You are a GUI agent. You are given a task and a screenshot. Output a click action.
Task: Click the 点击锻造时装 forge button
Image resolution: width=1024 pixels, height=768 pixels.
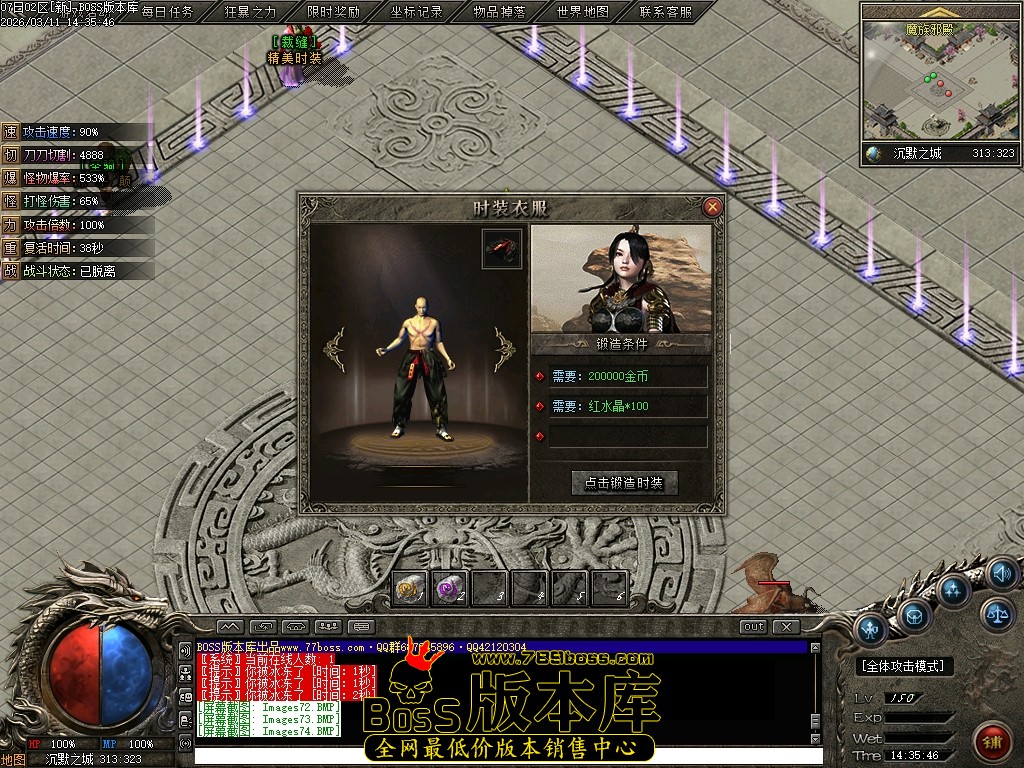tap(624, 482)
